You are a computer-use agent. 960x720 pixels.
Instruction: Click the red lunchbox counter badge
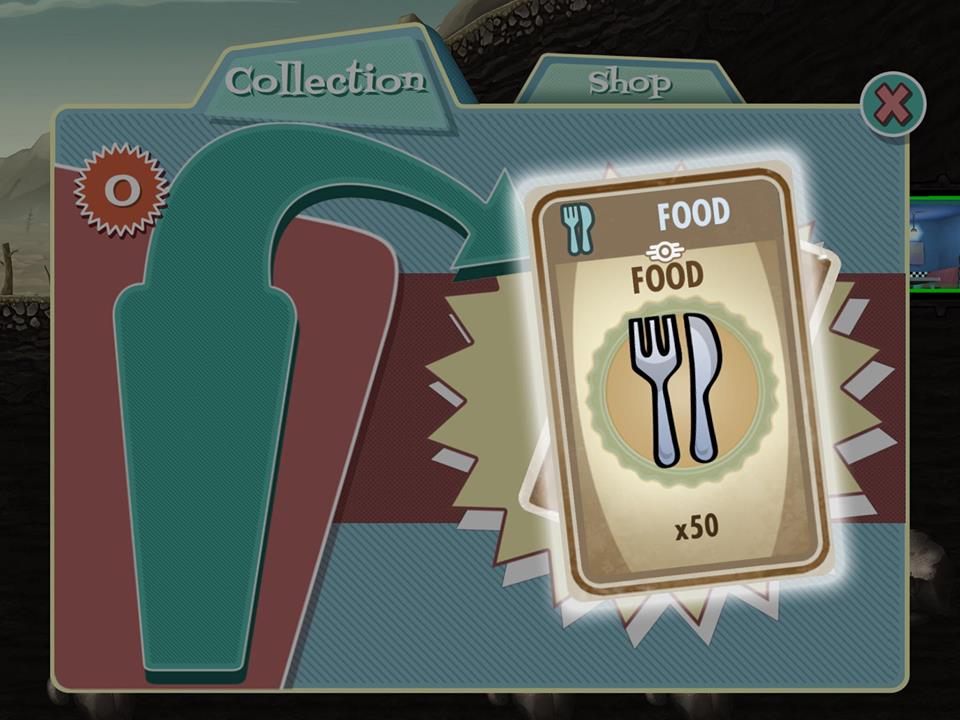tap(119, 188)
